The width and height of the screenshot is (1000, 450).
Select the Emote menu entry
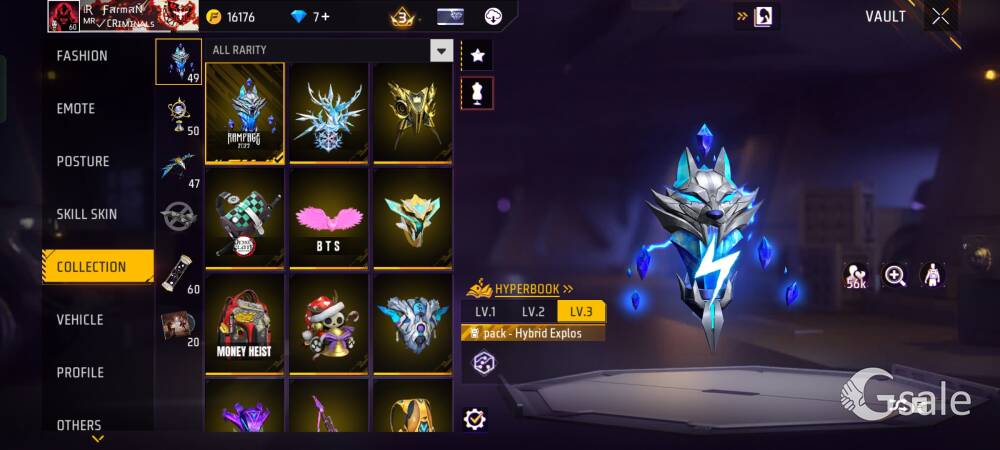coord(76,109)
